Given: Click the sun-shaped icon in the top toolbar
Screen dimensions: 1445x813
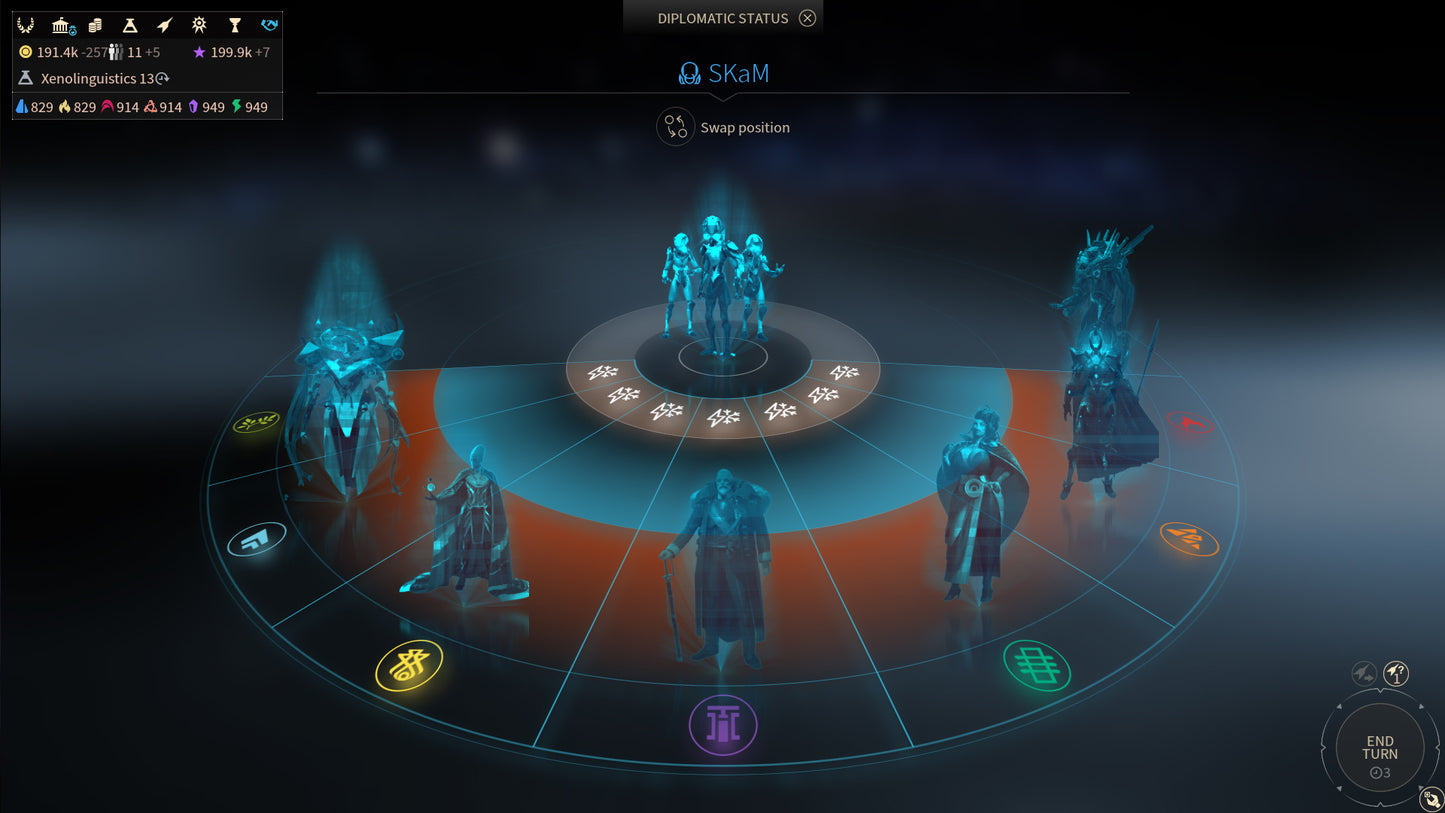Looking at the screenshot, I should coord(199,25).
